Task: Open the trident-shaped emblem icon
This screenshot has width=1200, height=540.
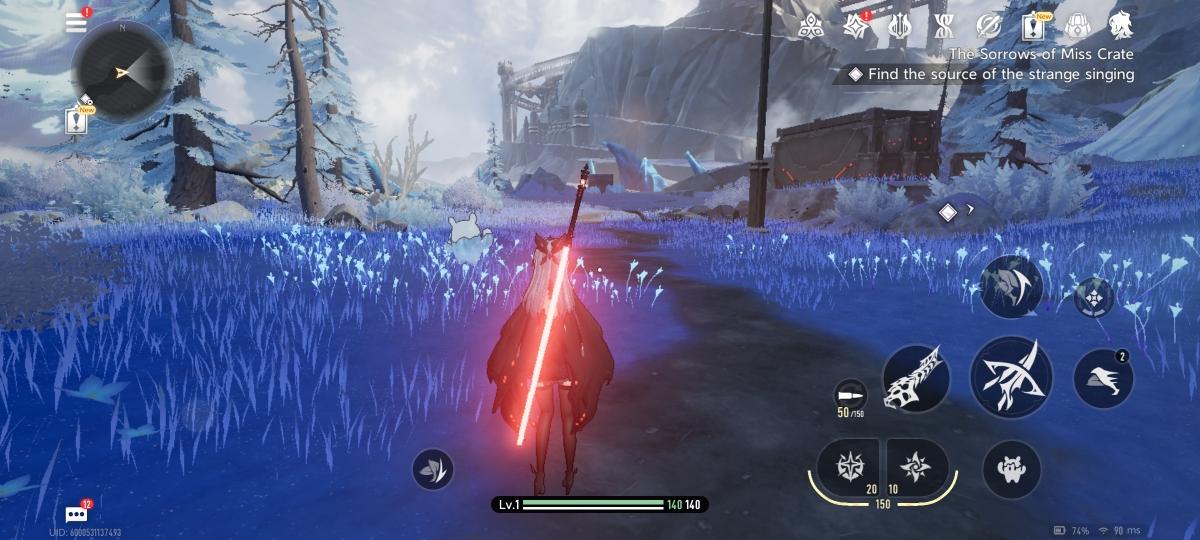Action: click(899, 27)
